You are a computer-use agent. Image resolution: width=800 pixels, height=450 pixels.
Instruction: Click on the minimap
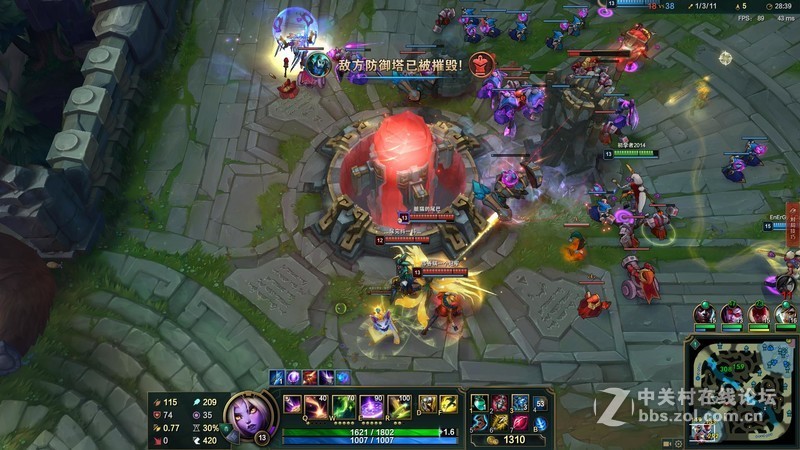pyautogui.click(x=743, y=390)
